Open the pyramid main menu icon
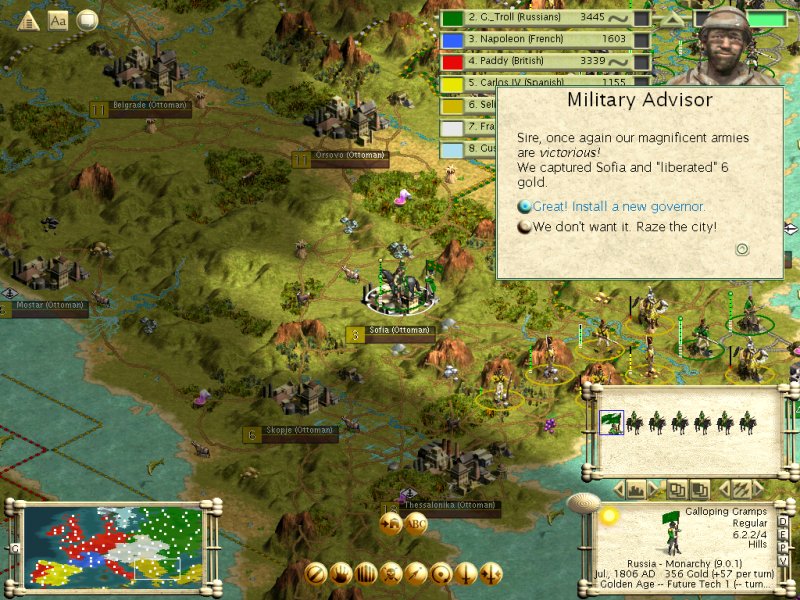The image size is (800, 600). [x=29, y=20]
